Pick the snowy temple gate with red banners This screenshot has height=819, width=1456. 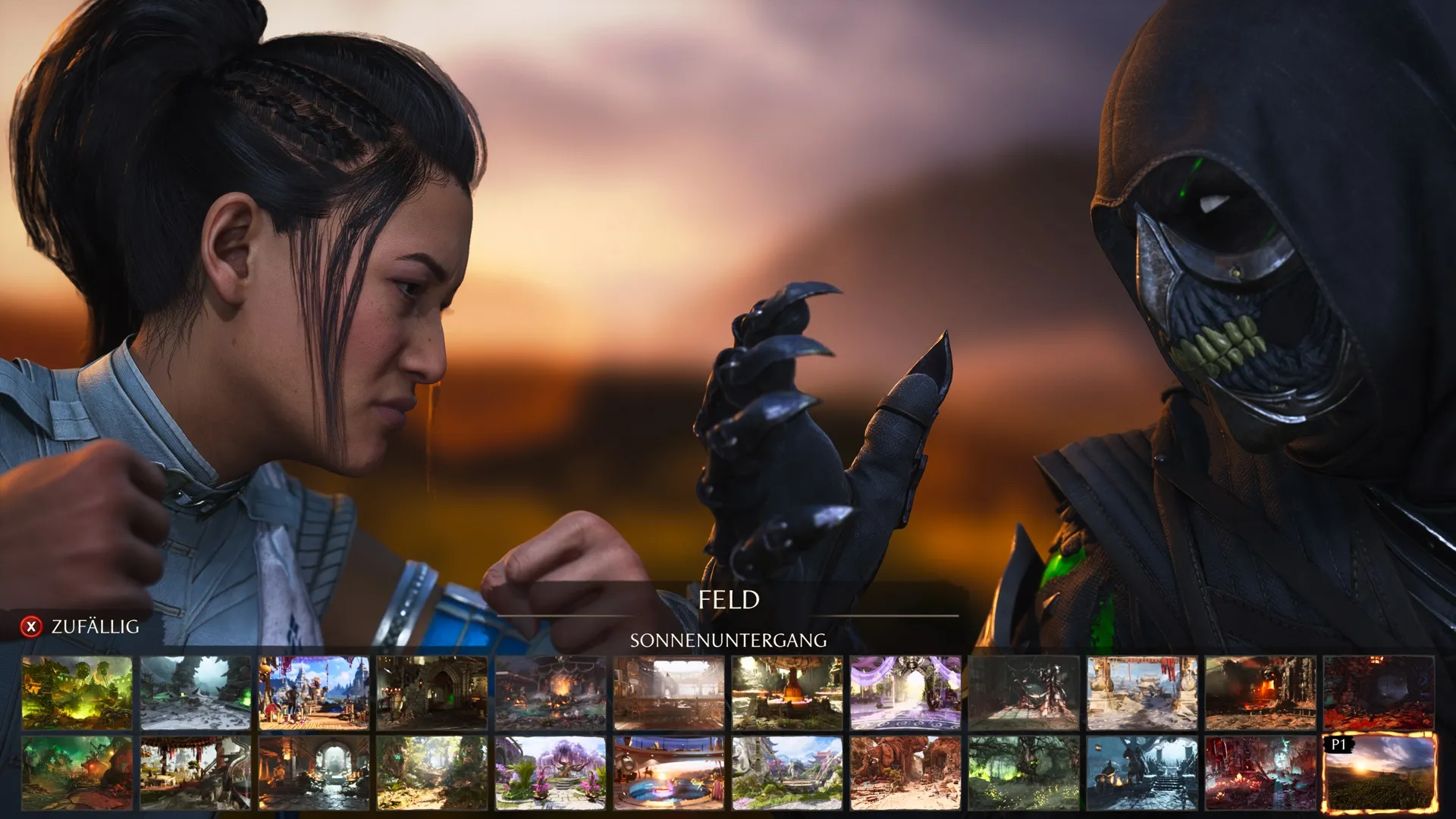point(1142,693)
